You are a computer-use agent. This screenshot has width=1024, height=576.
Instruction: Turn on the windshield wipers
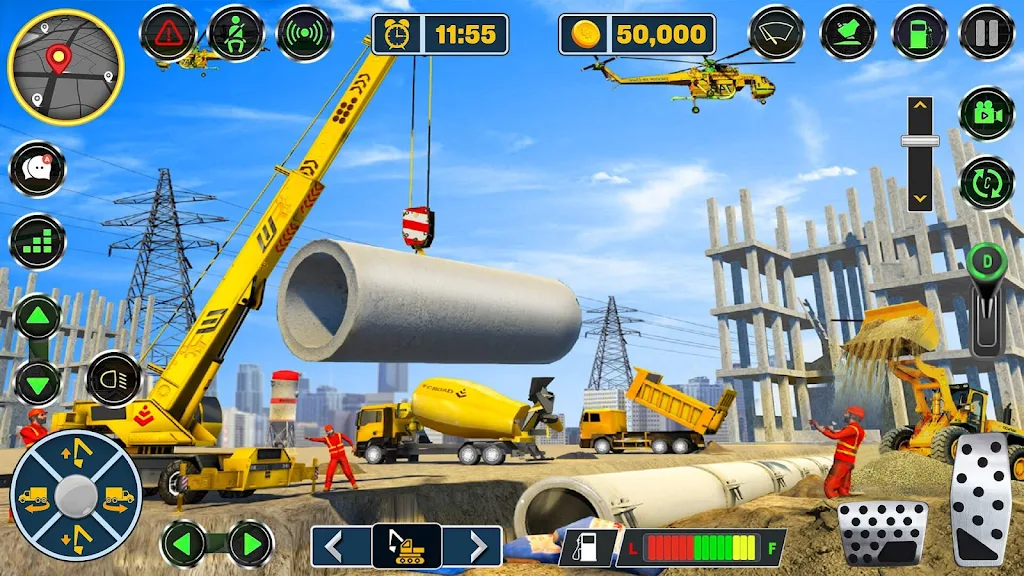777,34
